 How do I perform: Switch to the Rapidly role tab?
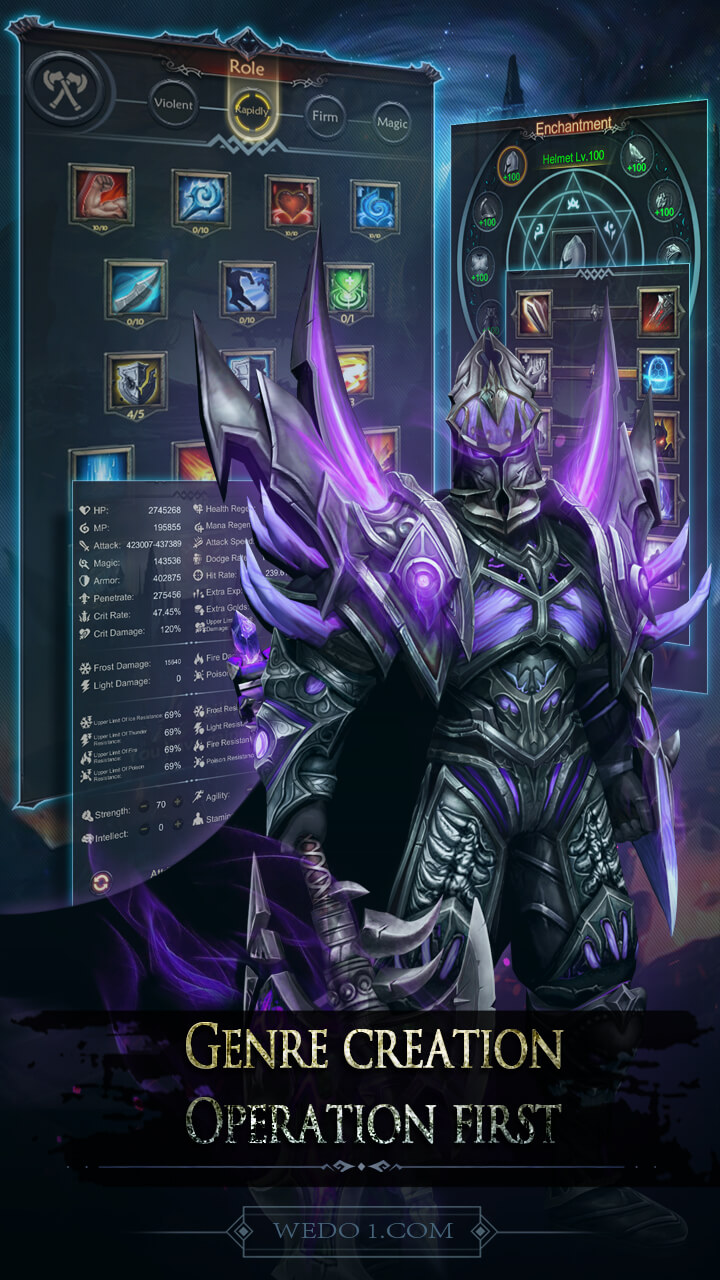[252, 109]
